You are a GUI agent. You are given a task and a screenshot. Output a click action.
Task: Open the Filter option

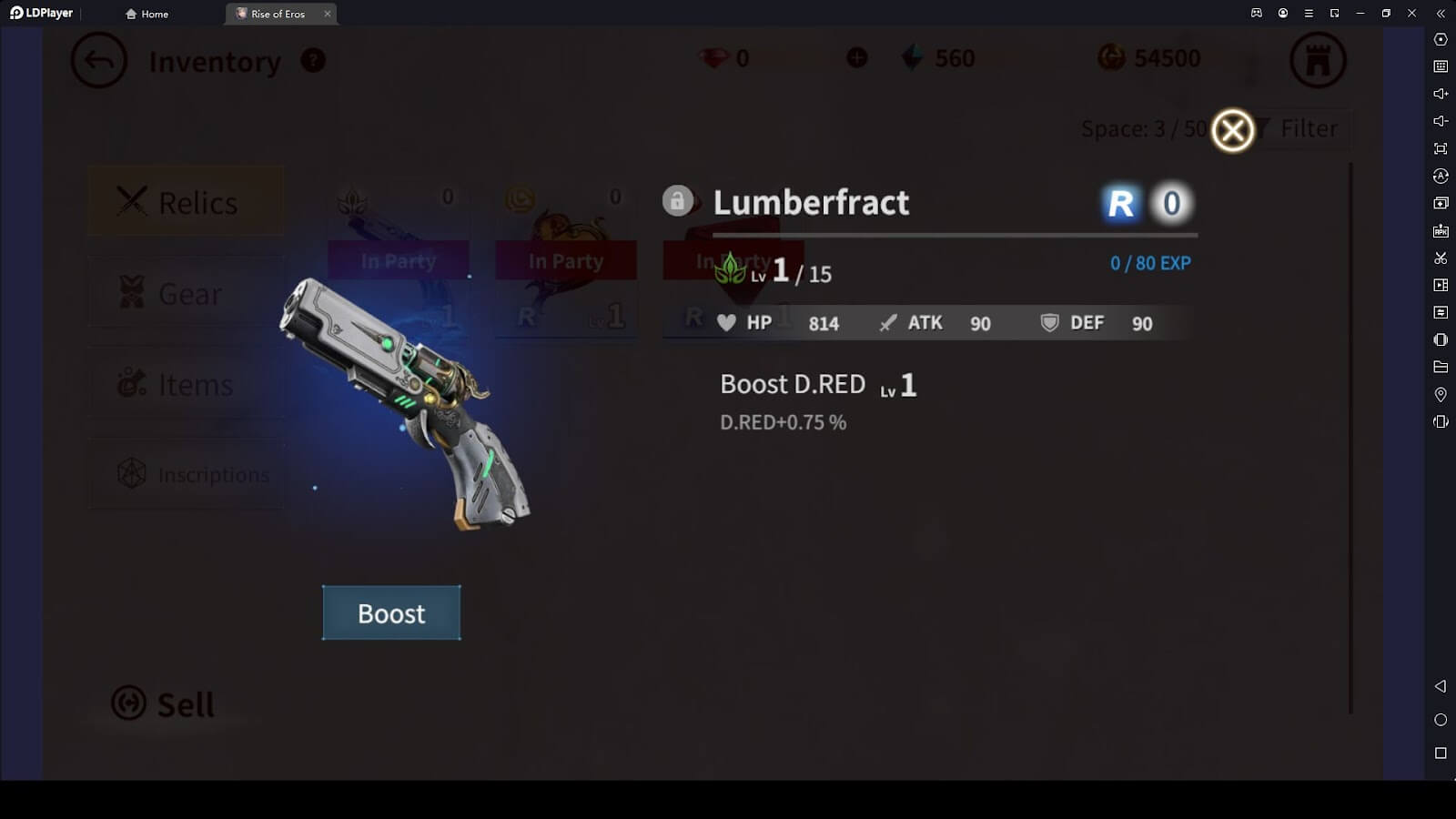pos(1308,129)
